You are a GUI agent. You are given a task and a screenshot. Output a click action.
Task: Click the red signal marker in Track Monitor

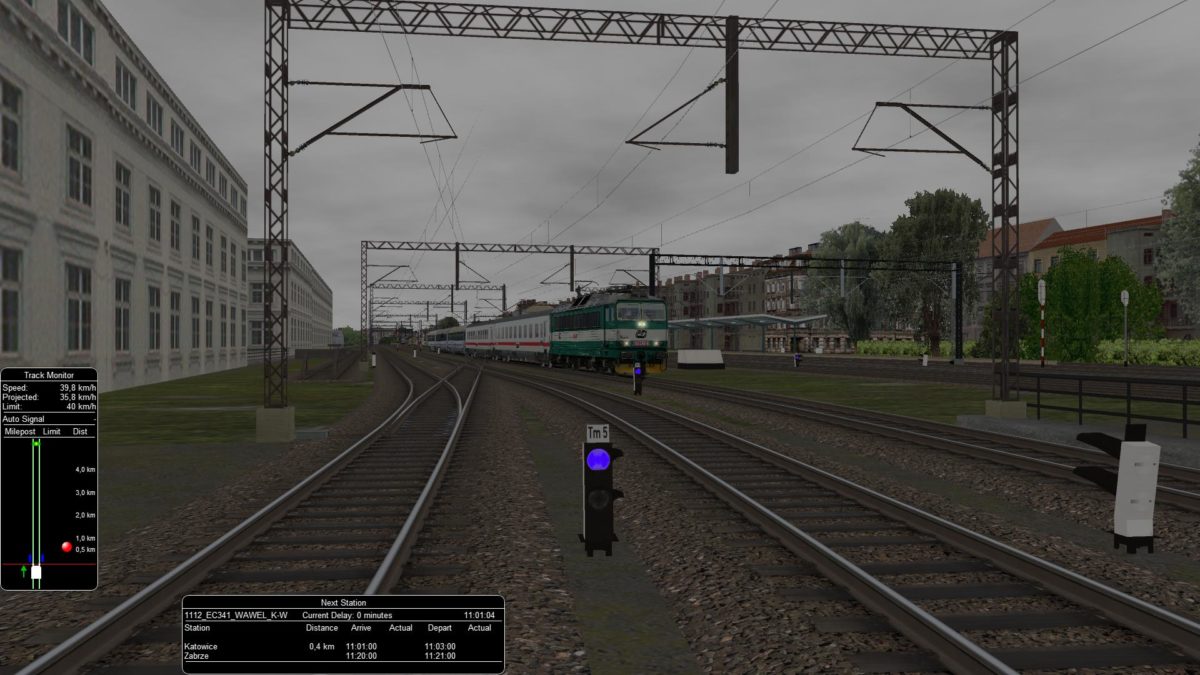click(67, 547)
